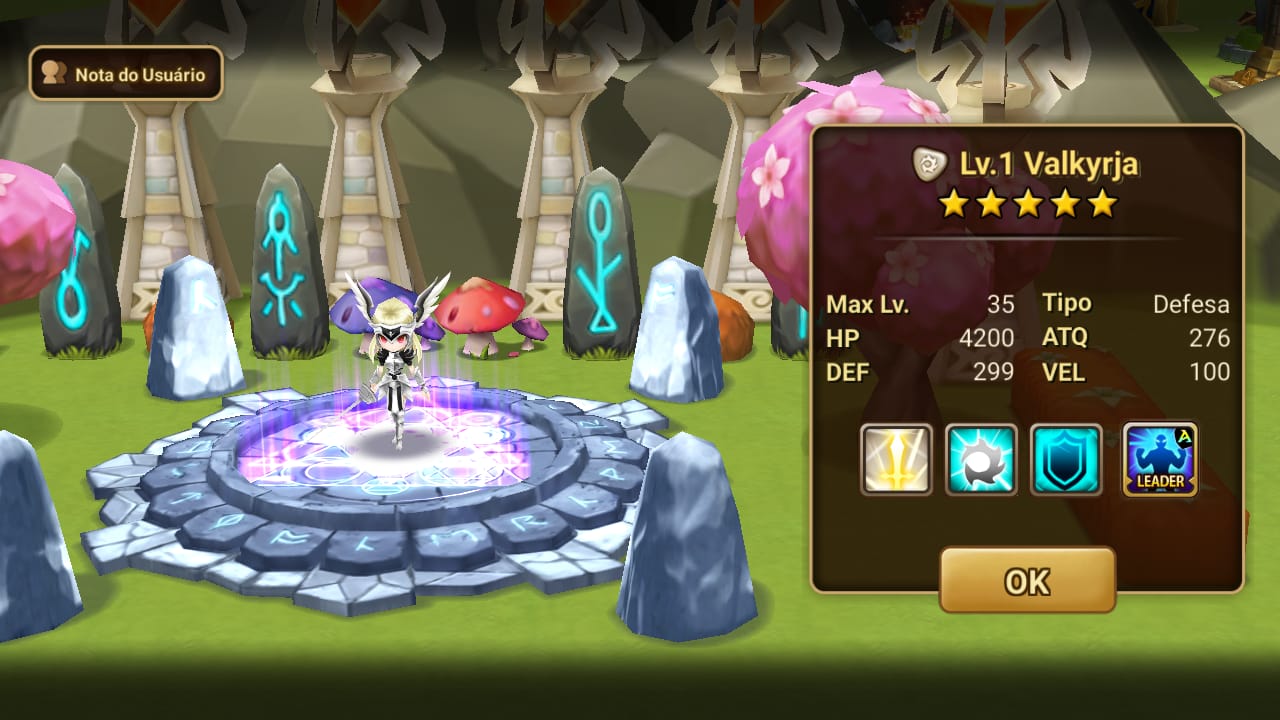View the golden trident skill icon
This screenshot has width=1280, height=720.
tap(896, 460)
